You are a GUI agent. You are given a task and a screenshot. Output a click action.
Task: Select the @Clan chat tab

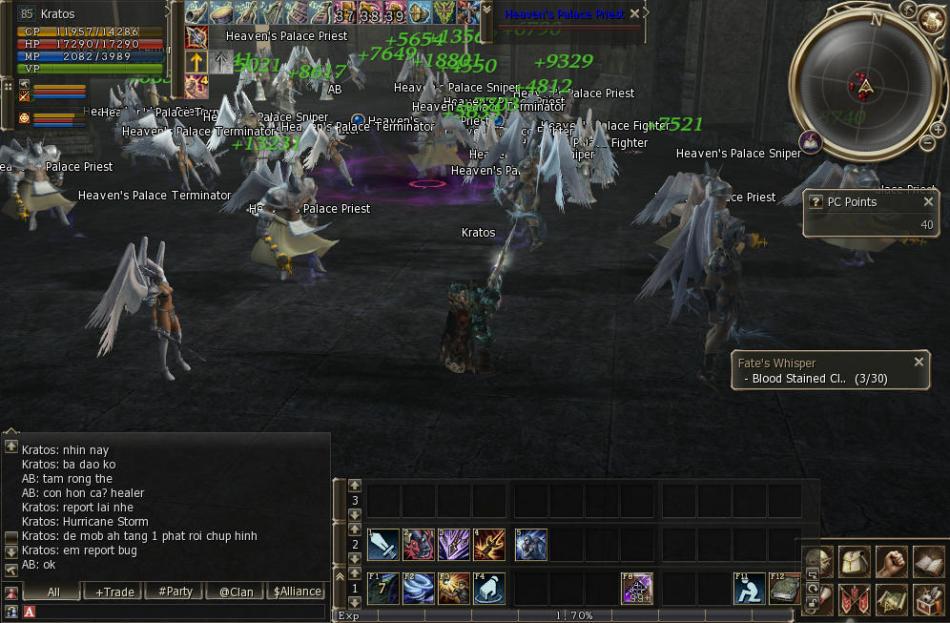(x=236, y=591)
